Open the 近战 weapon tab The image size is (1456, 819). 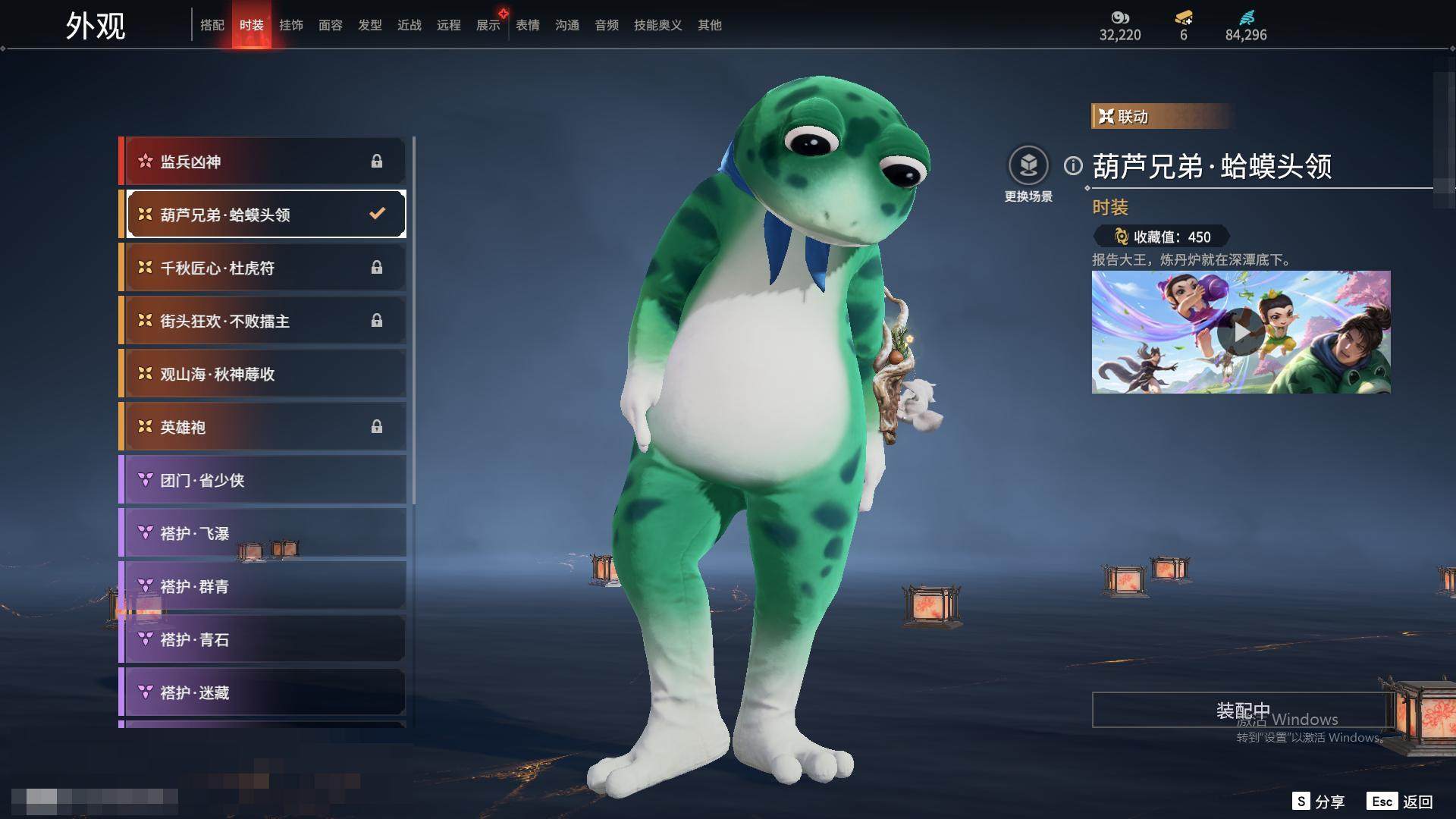(409, 25)
